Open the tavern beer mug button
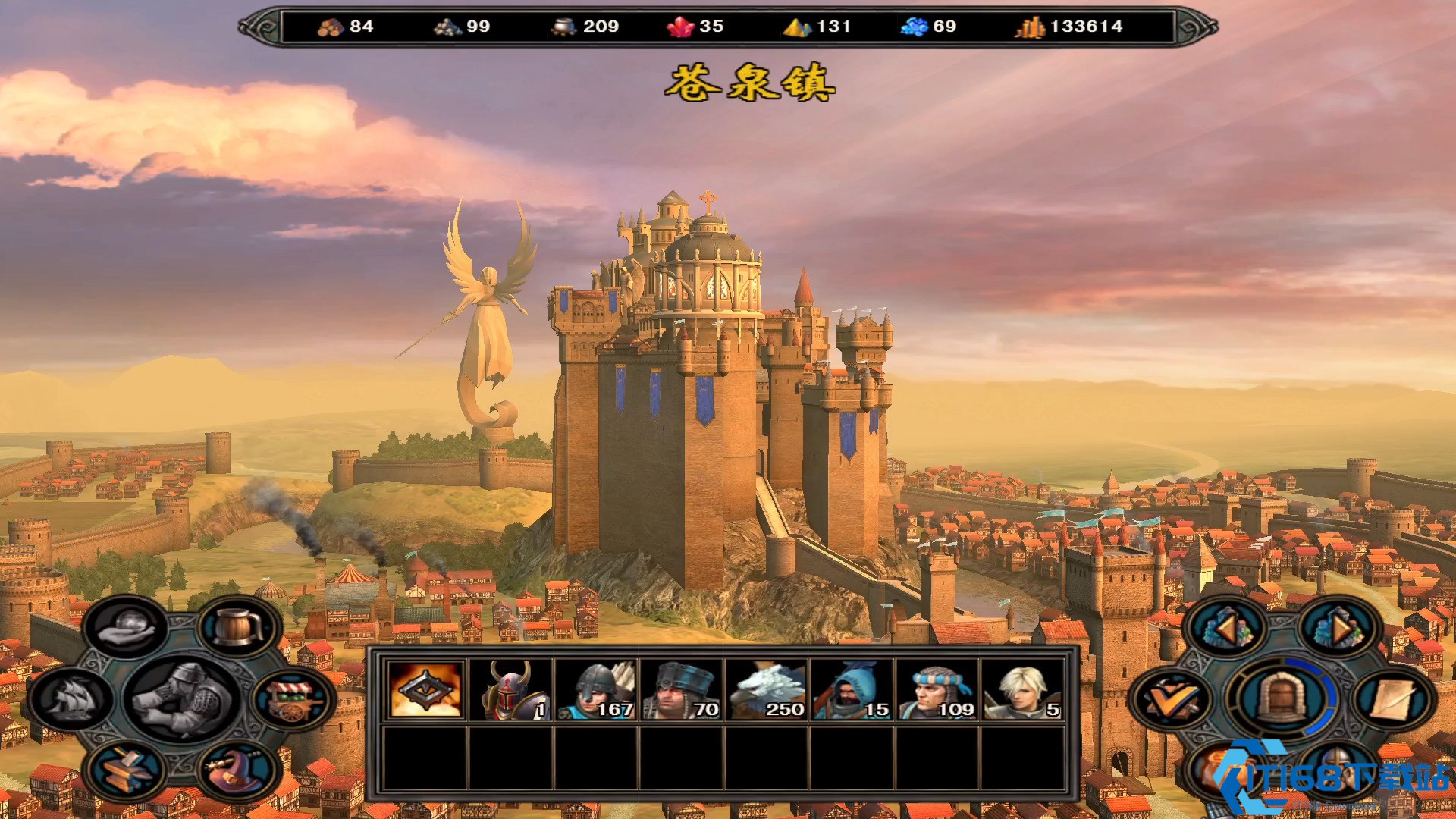 239,626
